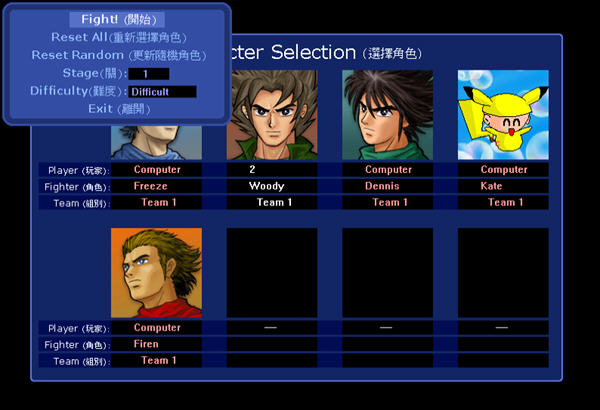This screenshot has width=600, height=410.
Task: Adjust the Difficulty setting value
Action: pos(162,92)
